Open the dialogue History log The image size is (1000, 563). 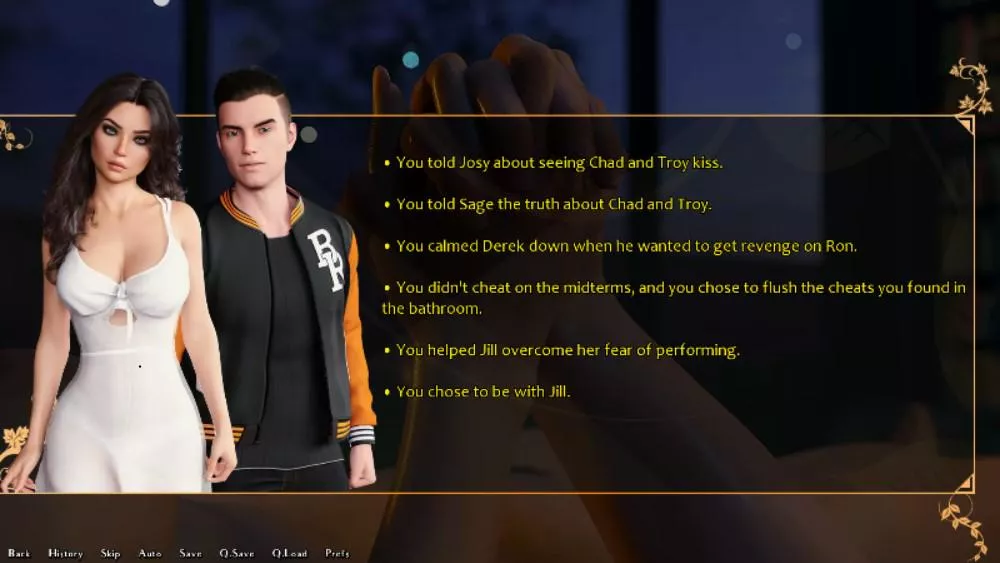pos(65,553)
